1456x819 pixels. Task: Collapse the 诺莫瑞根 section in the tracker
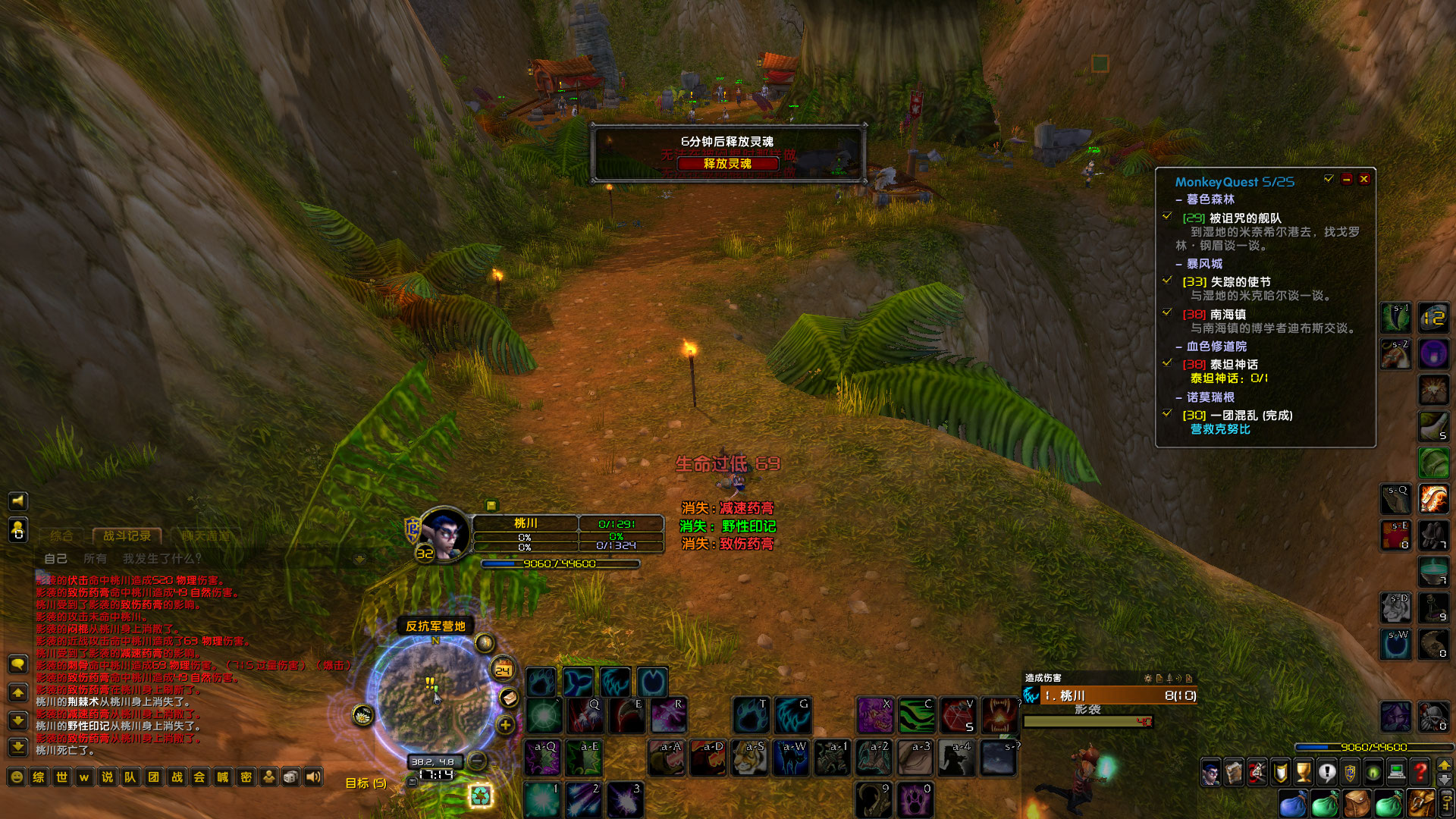point(1178,397)
